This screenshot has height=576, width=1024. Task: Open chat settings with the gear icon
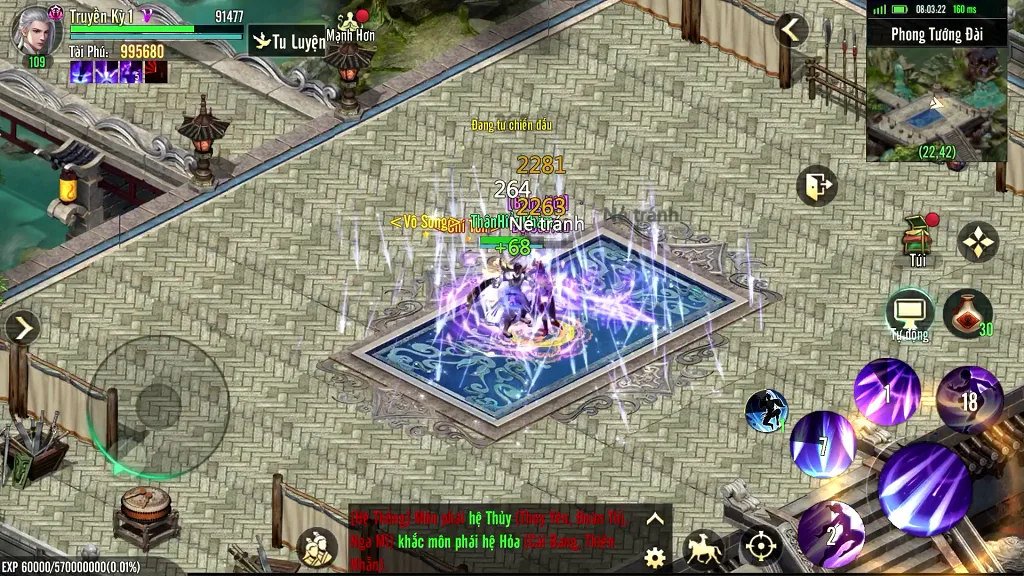(655, 557)
